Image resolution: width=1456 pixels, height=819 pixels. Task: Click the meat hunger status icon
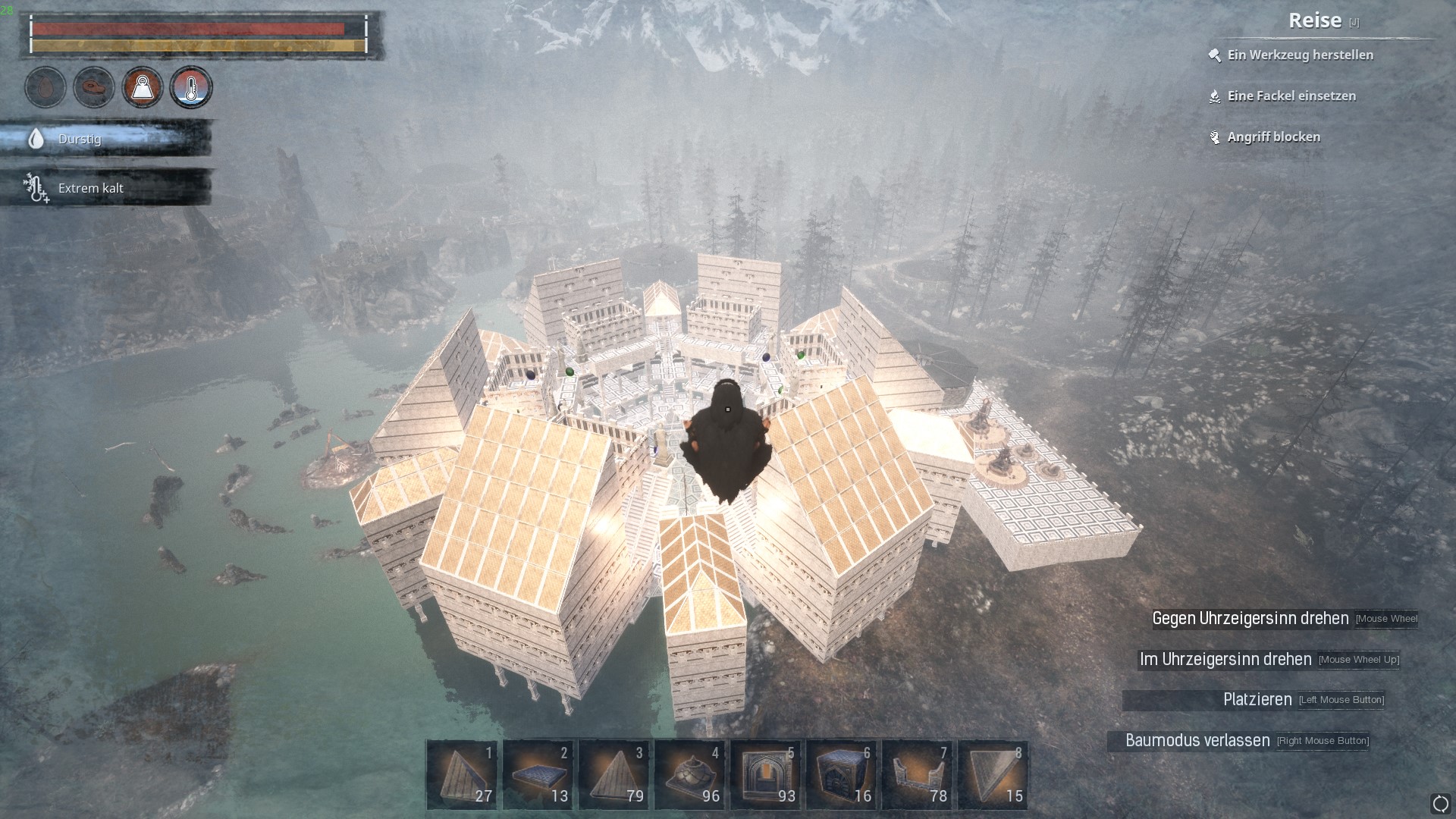tap(94, 87)
